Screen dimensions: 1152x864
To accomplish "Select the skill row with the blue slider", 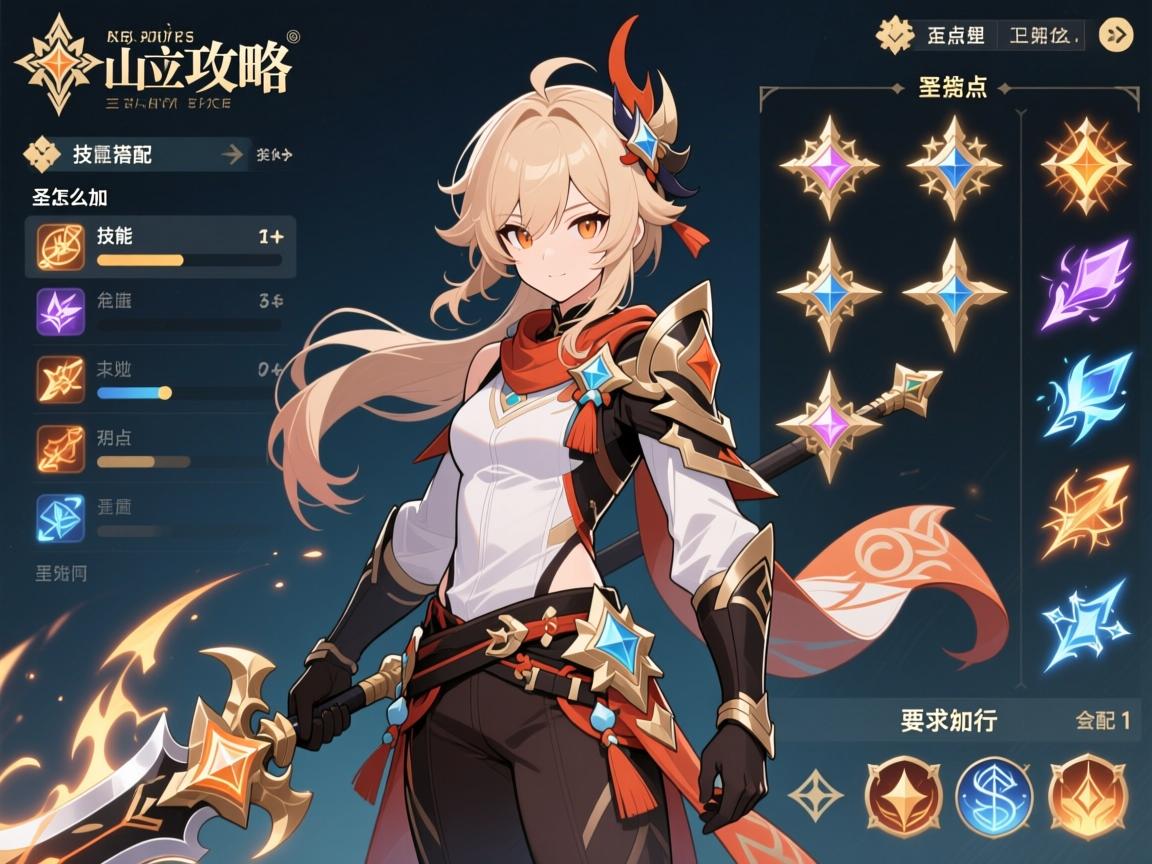I will point(160,379).
